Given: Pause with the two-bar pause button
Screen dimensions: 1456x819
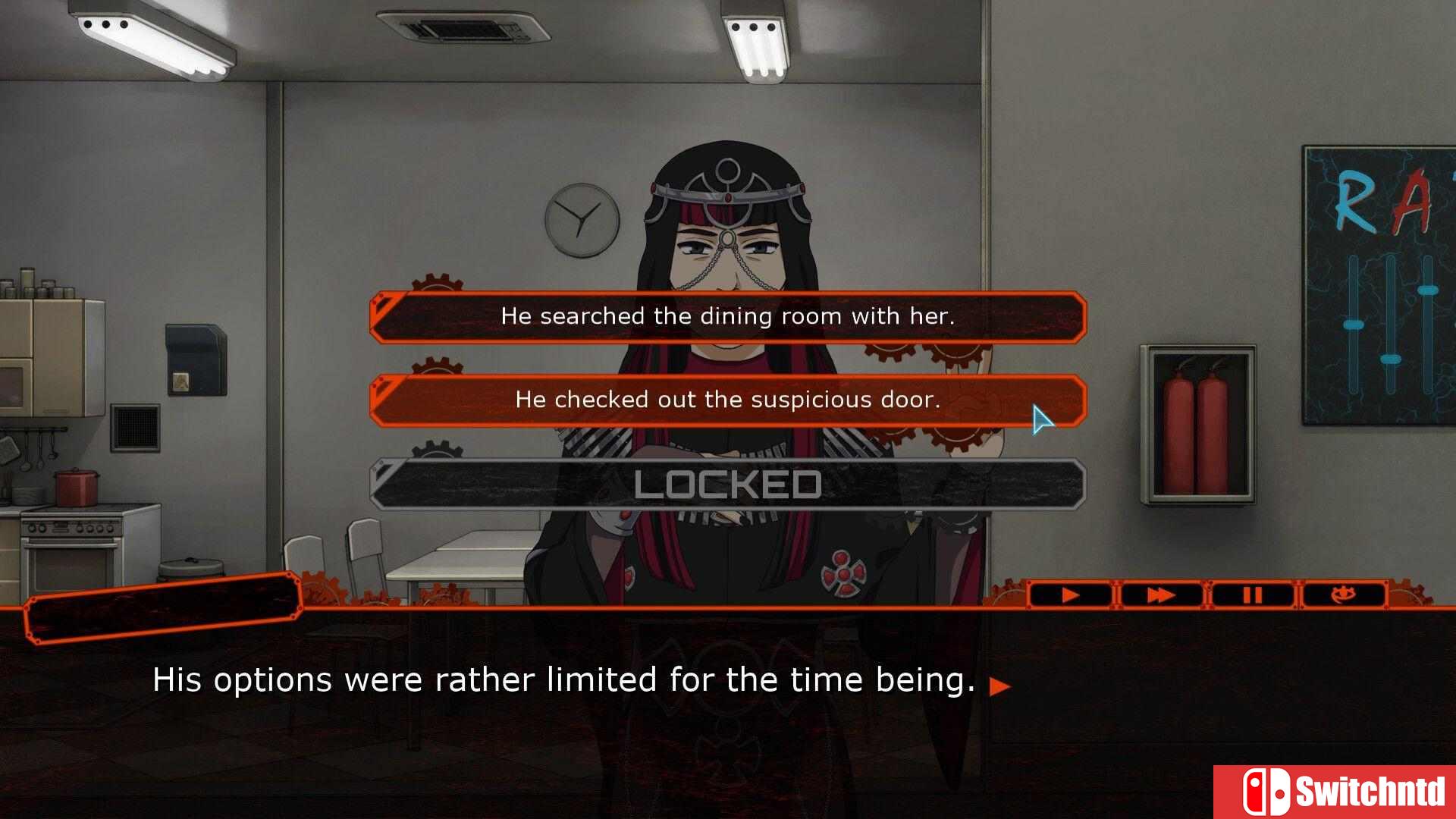Looking at the screenshot, I should [x=1252, y=595].
